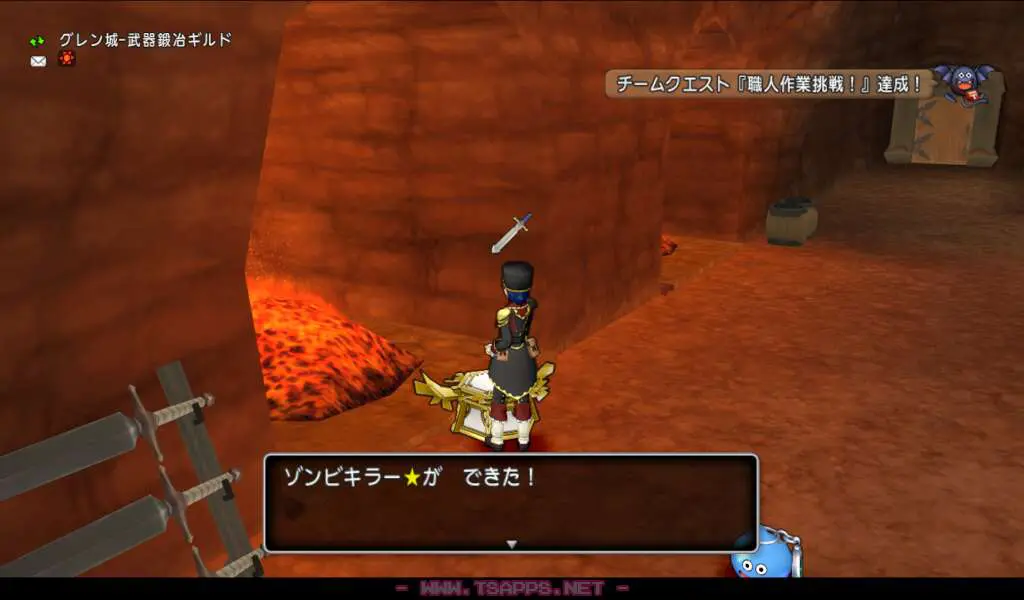Open the mail envelope icon

[38, 61]
